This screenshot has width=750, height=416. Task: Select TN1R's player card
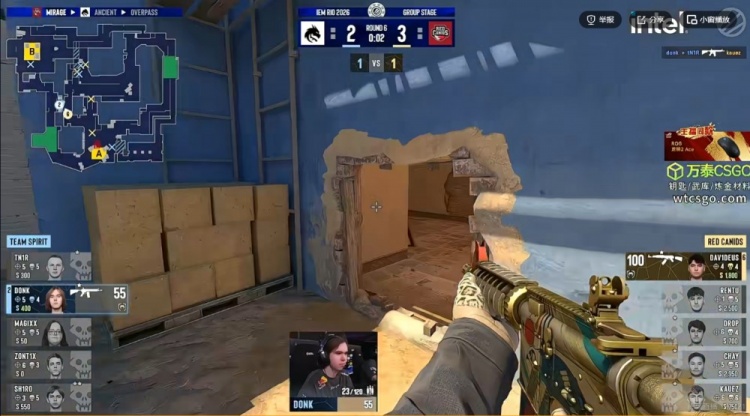49,265
